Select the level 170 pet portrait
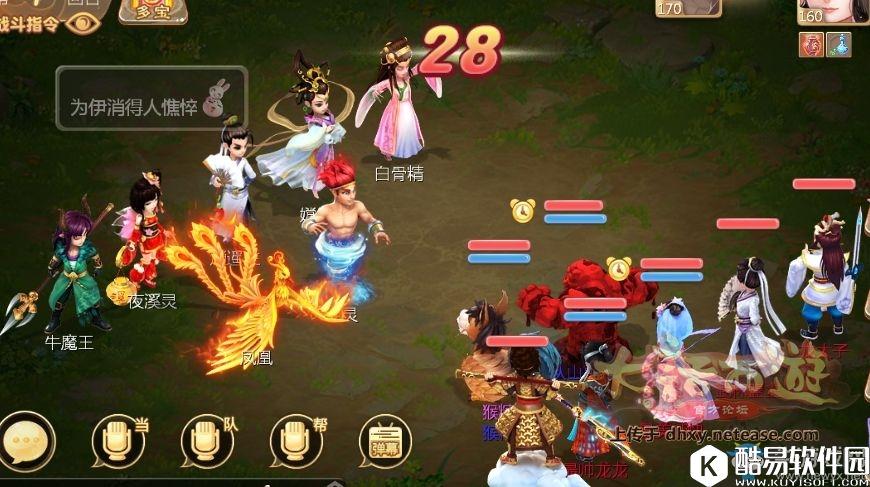870x487 pixels. point(688,8)
